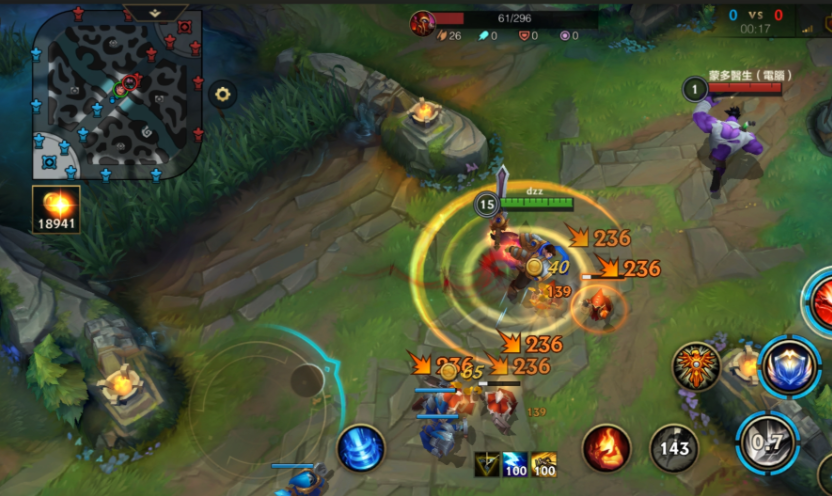Select the golden gauntlet icon showing 100
The width and height of the screenshot is (832, 496).
(544, 465)
